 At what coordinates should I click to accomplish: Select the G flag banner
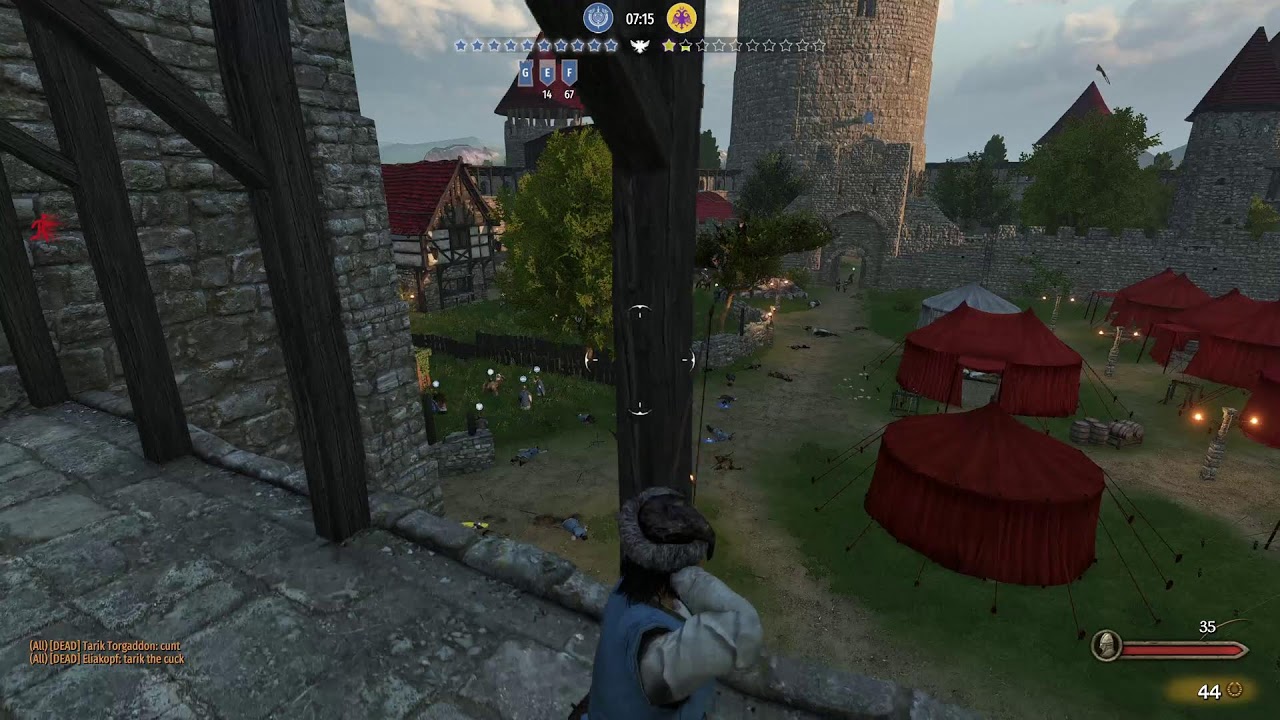[526, 73]
